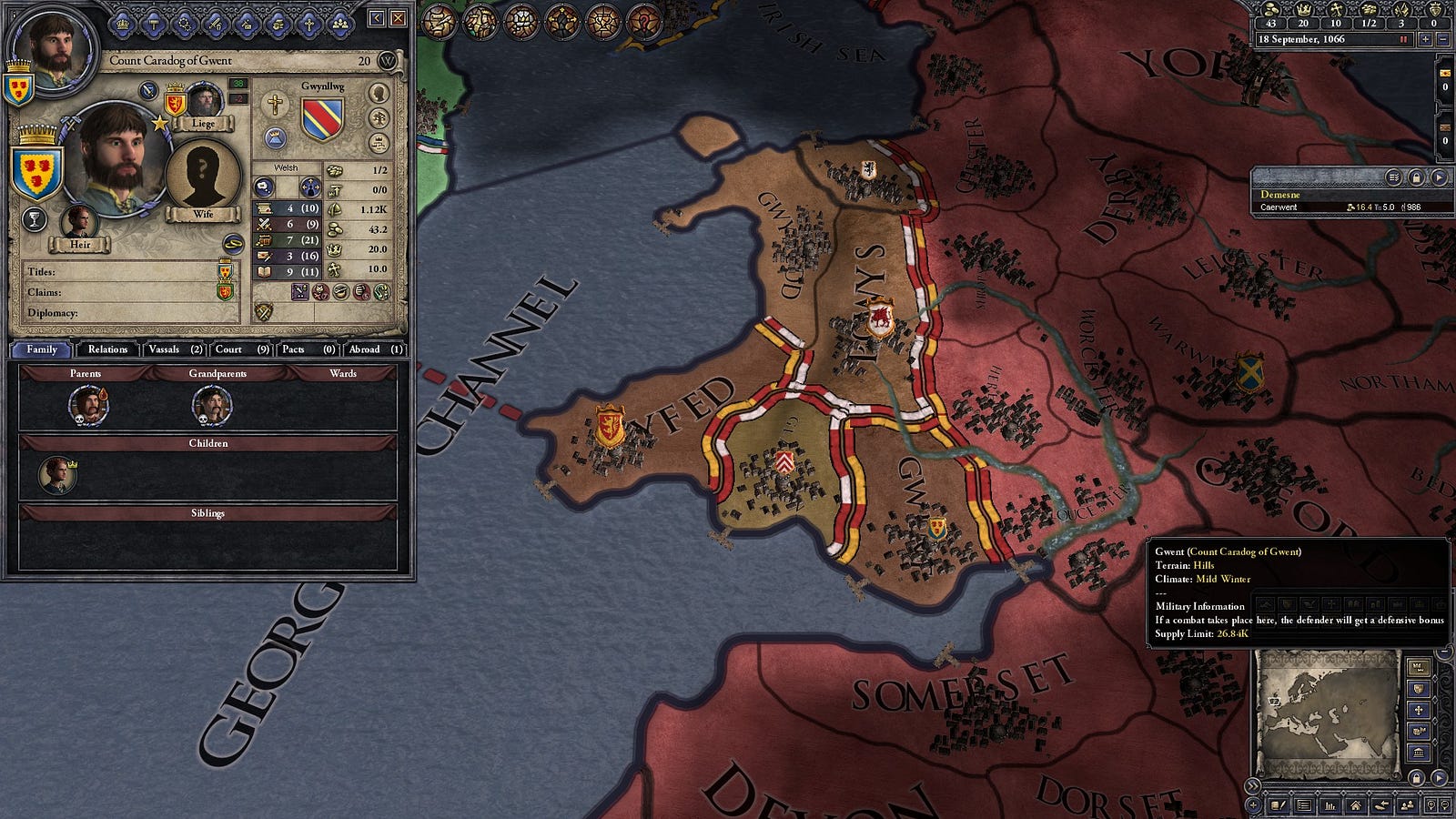Image resolution: width=1456 pixels, height=819 pixels.
Task: Open the bar chart ledger button
Action: coord(1330,805)
